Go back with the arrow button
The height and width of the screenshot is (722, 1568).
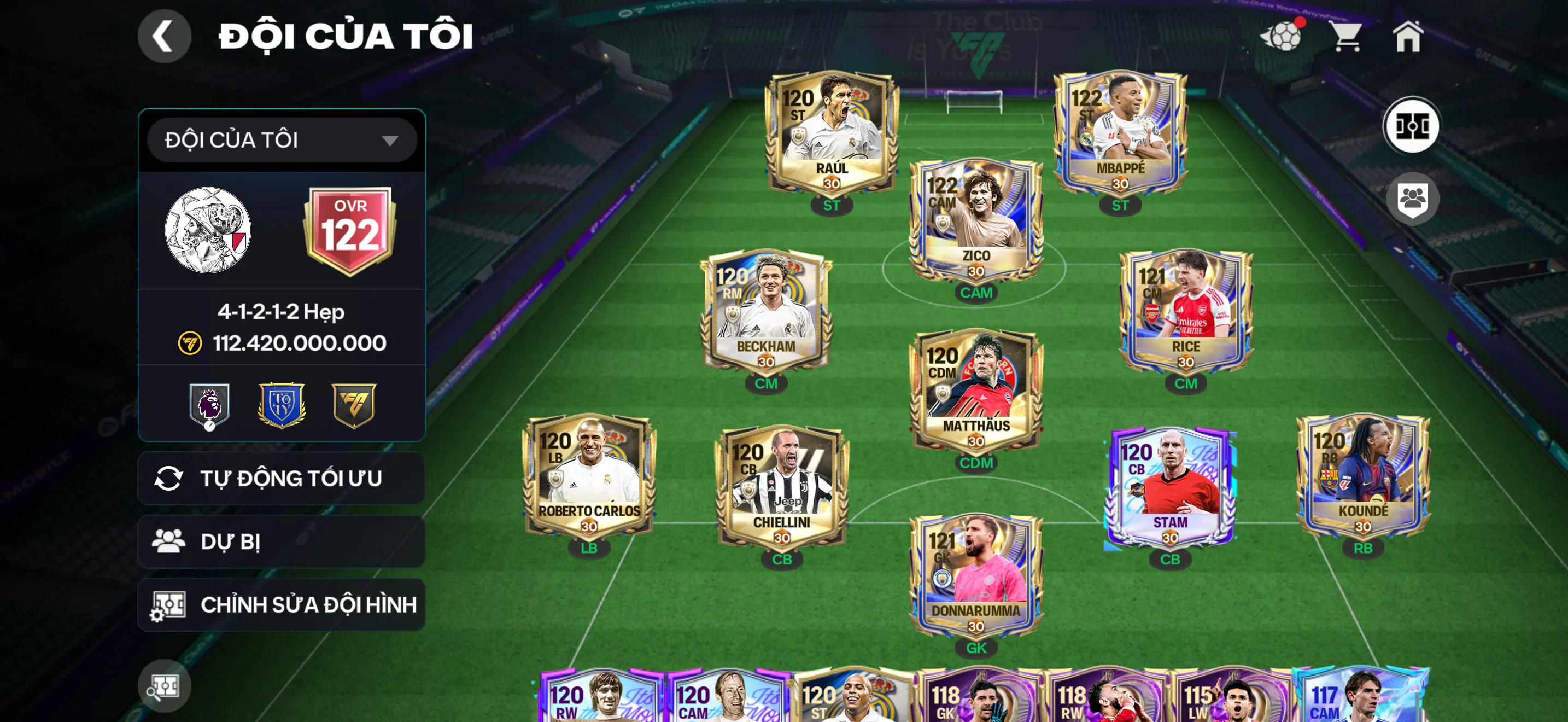[x=163, y=37]
